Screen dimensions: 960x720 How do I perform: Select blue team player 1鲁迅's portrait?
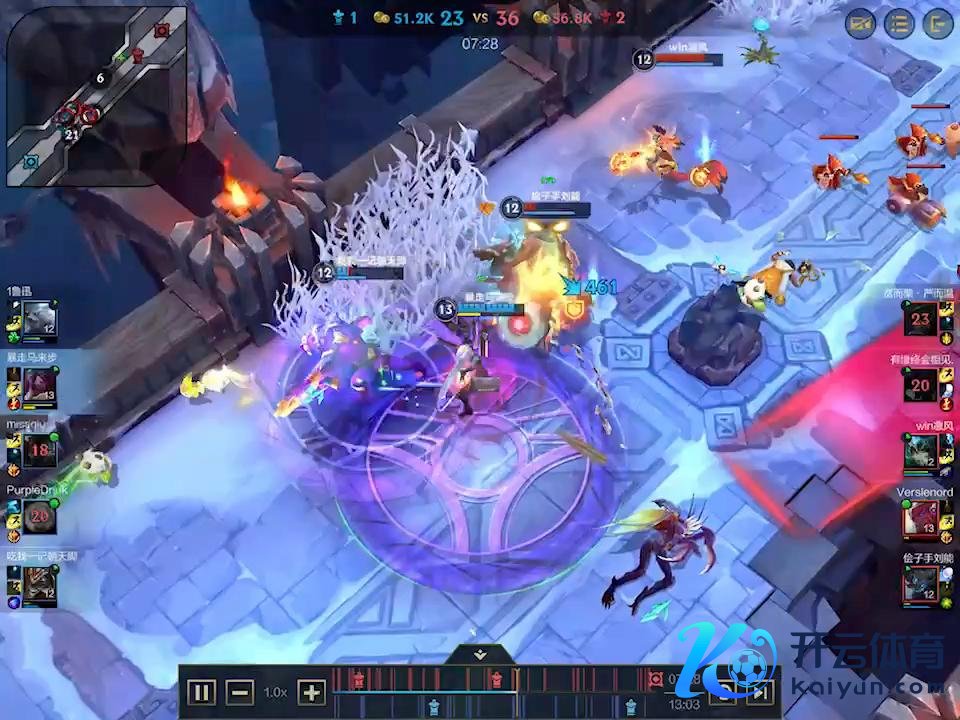40,320
